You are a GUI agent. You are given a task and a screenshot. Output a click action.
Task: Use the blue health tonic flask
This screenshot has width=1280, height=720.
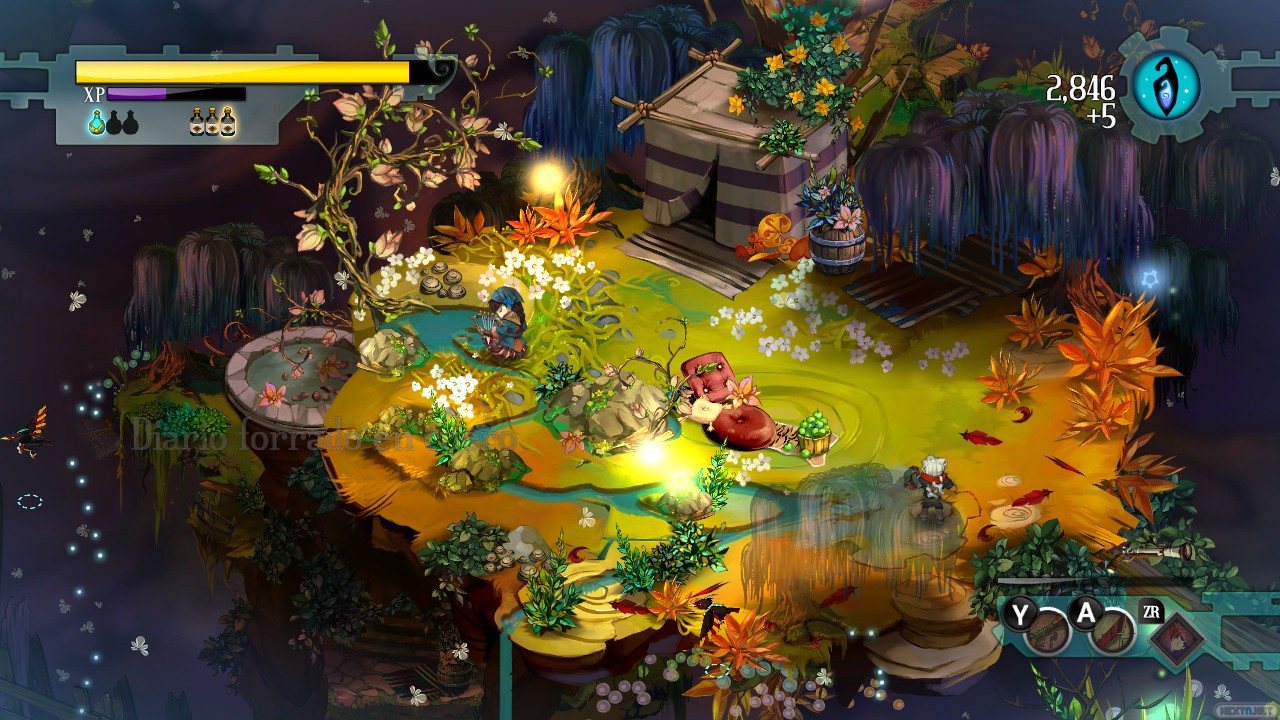point(97,122)
